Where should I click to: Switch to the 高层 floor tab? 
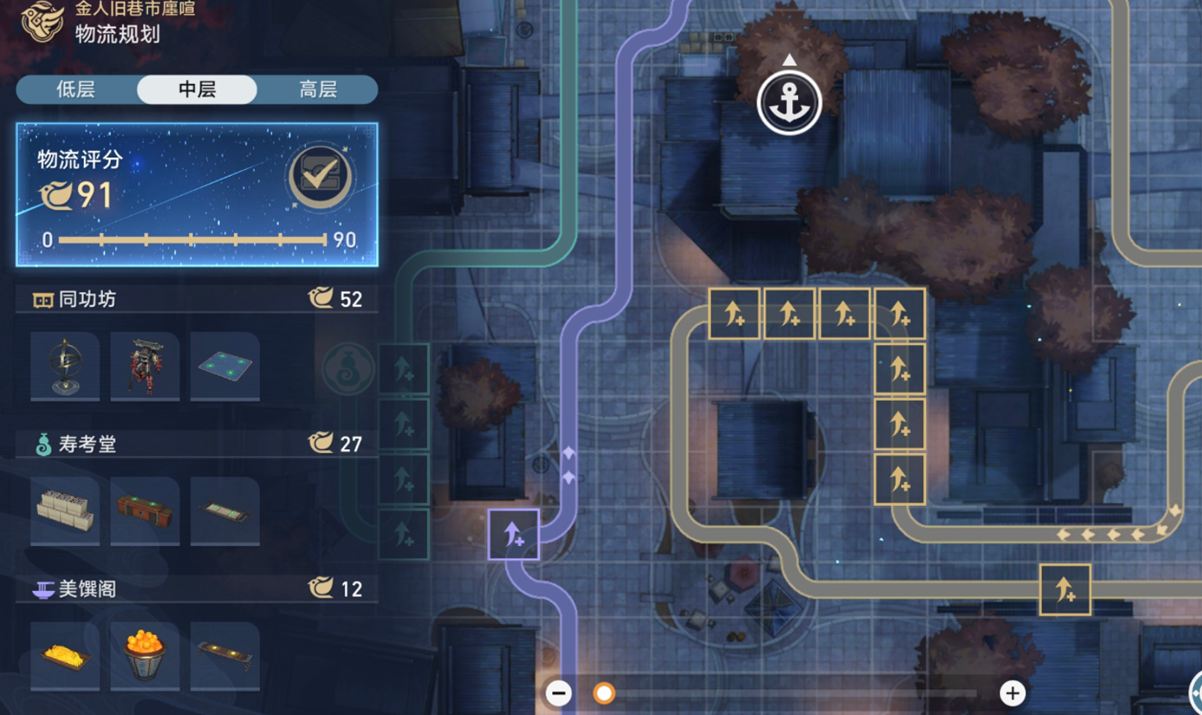tap(318, 90)
